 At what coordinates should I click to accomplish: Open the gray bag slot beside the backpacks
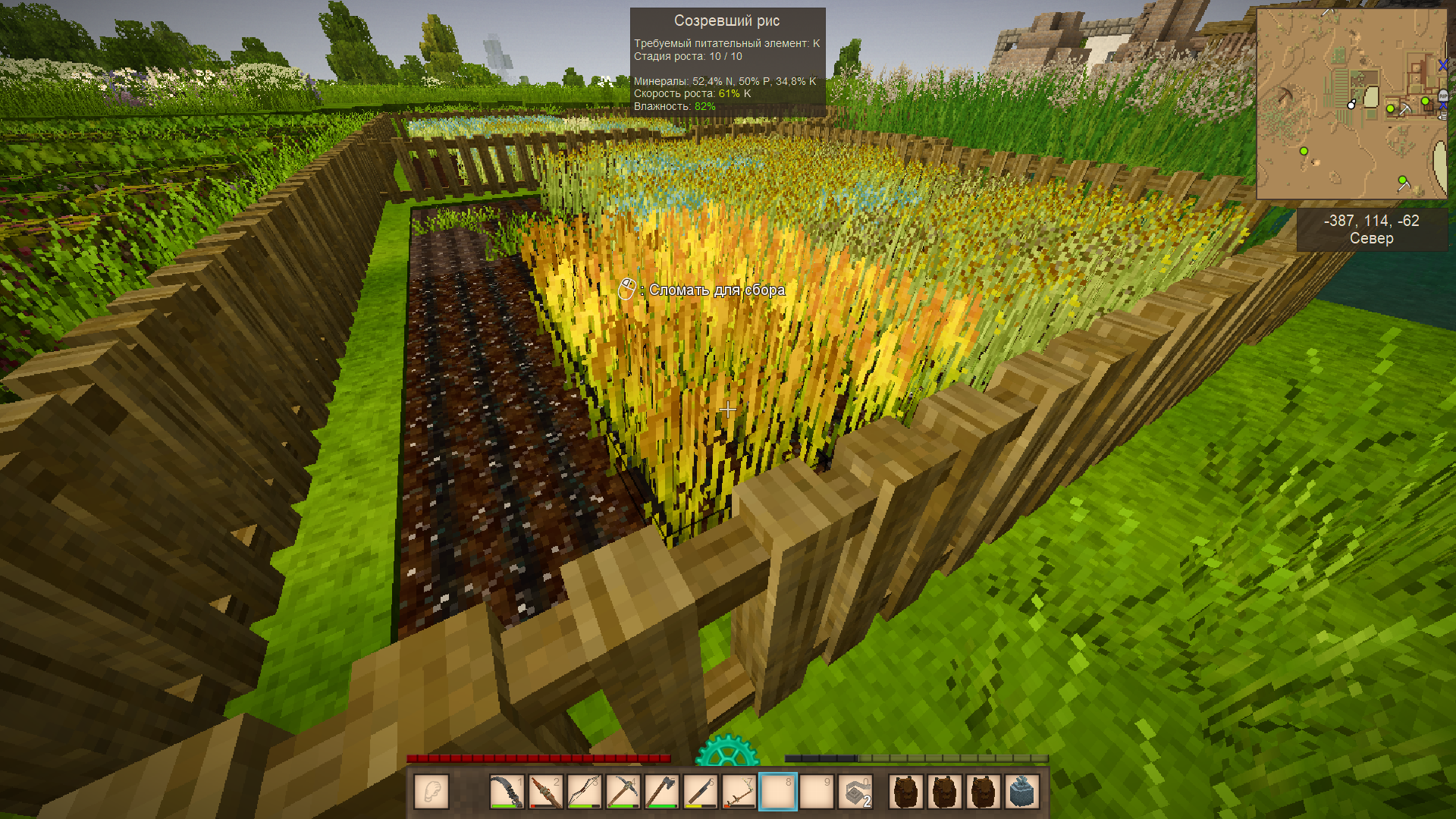(x=1021, y=792)
